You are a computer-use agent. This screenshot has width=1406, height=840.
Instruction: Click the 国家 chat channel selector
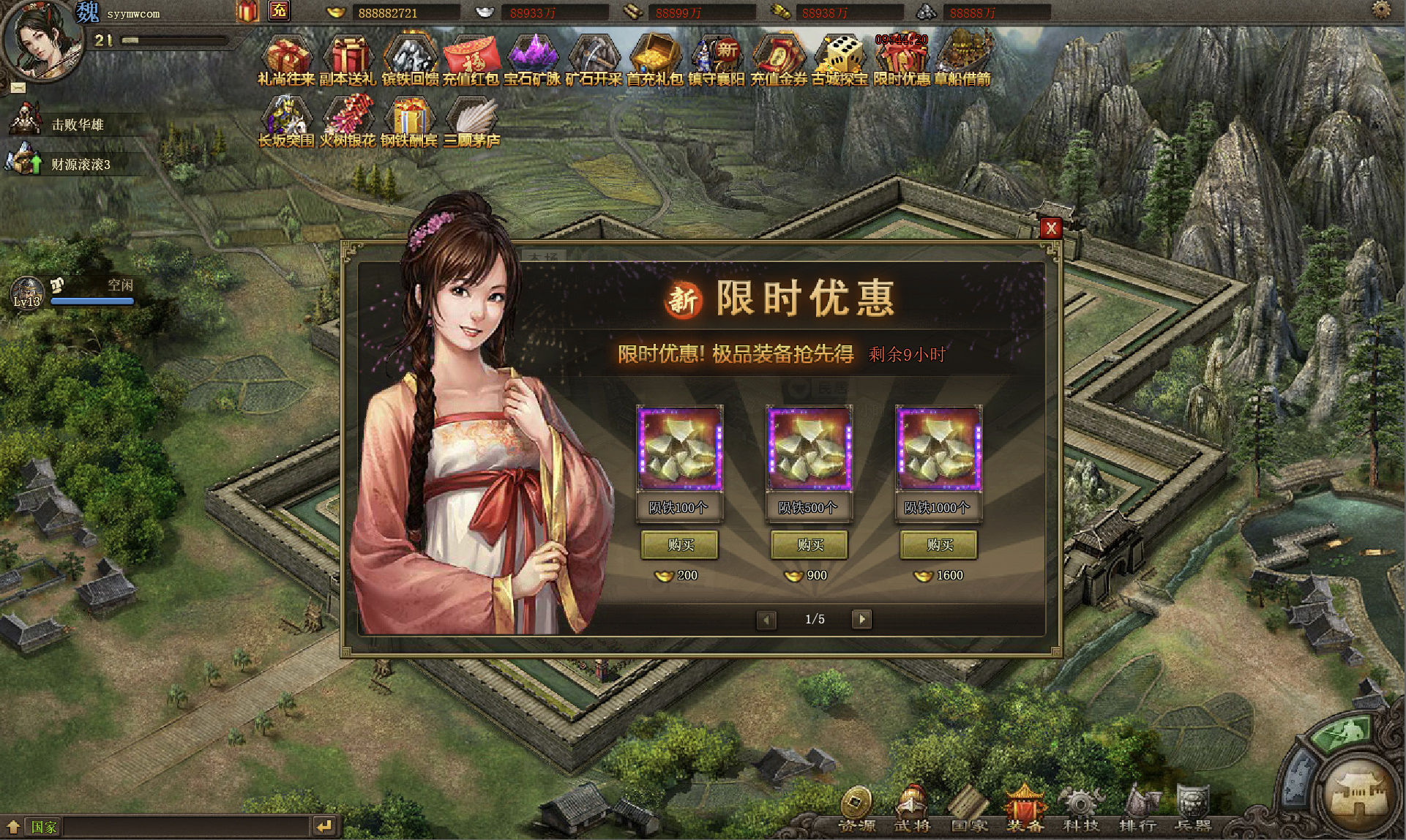pyautogui.click(x=43, y=827)
